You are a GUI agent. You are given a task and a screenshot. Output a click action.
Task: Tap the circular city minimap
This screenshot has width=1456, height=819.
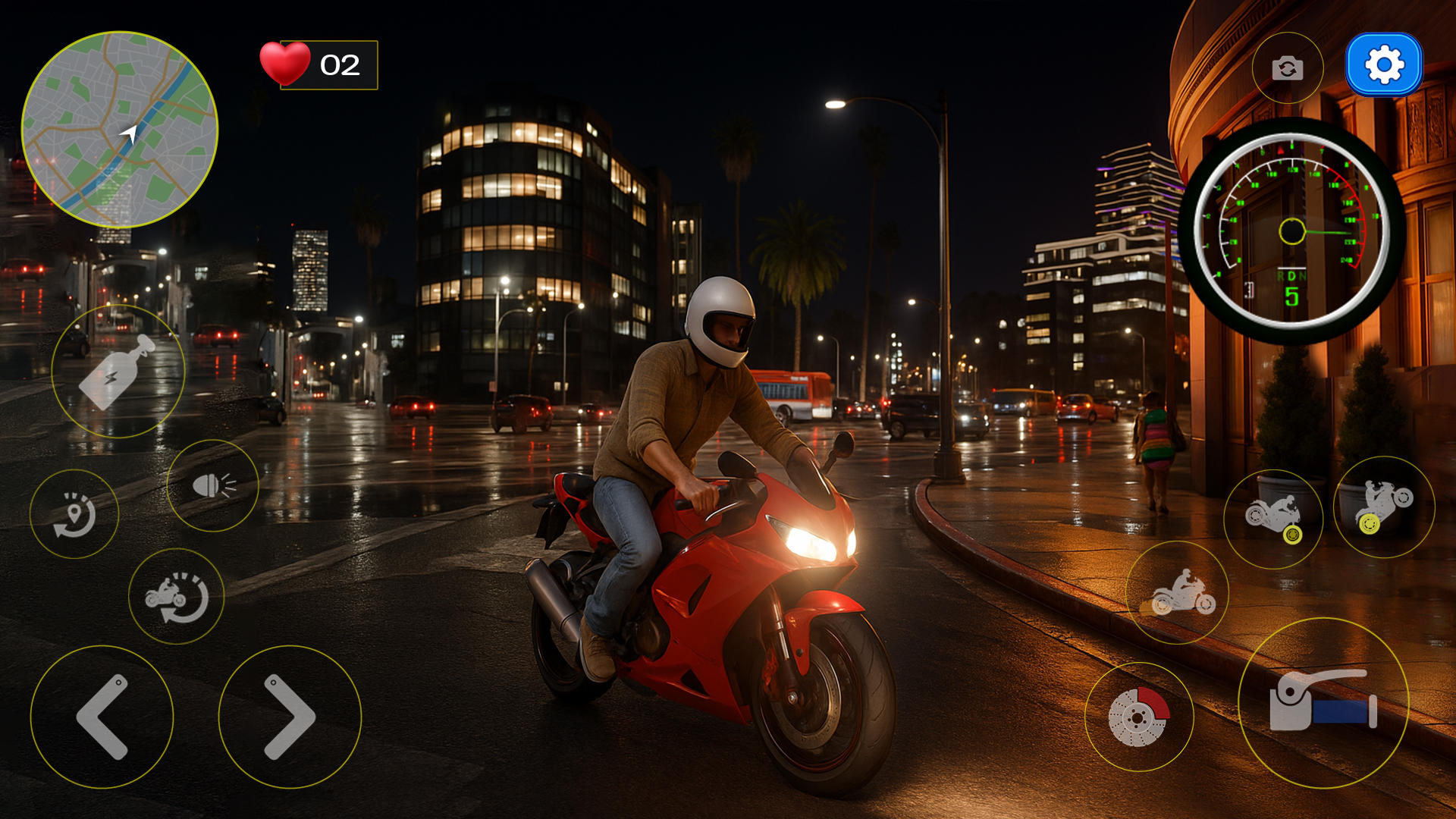[x=120, y=130]
